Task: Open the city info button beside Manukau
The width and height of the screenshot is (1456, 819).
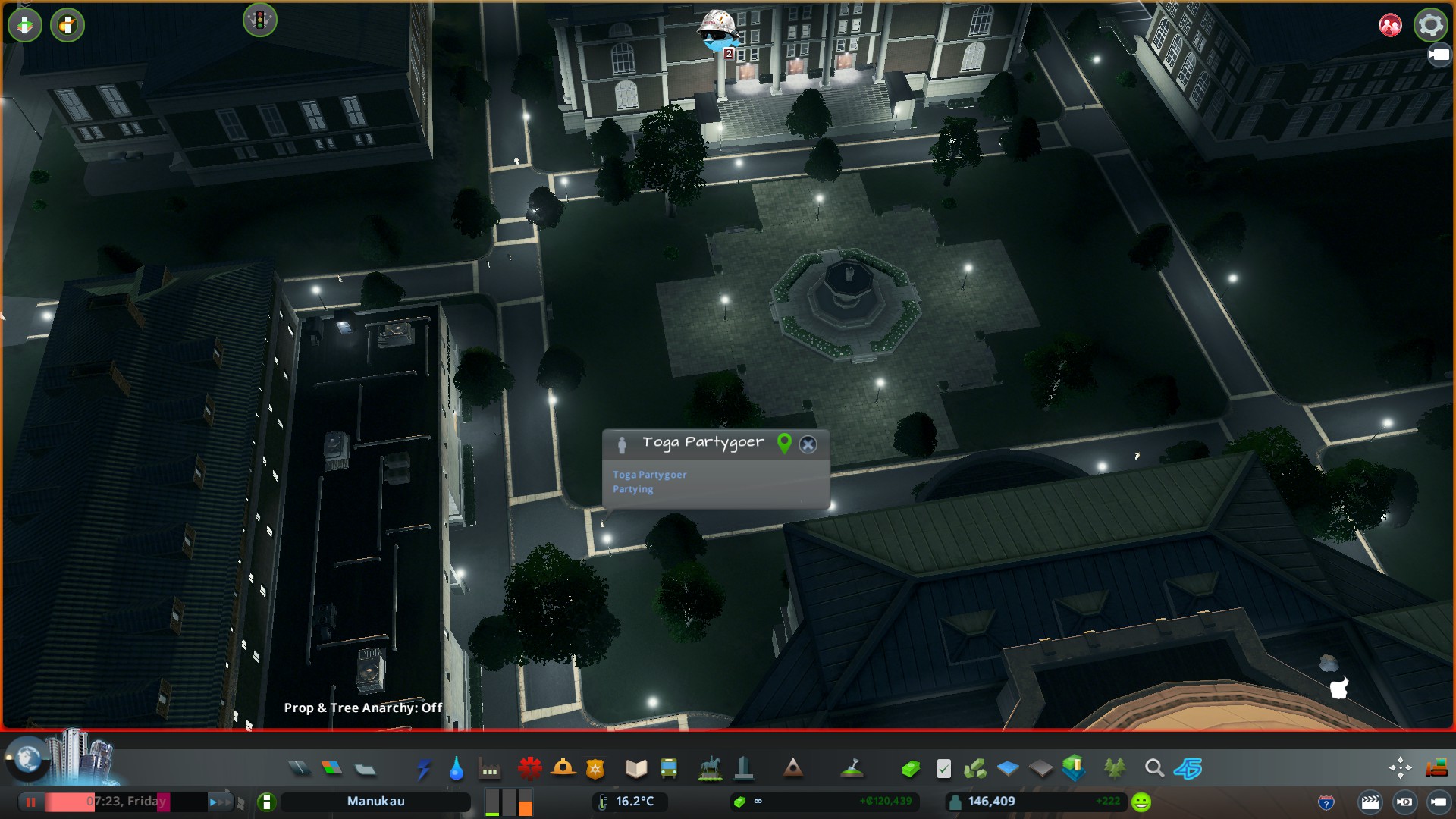Action: pyautogui.click(x=266, y=802)
